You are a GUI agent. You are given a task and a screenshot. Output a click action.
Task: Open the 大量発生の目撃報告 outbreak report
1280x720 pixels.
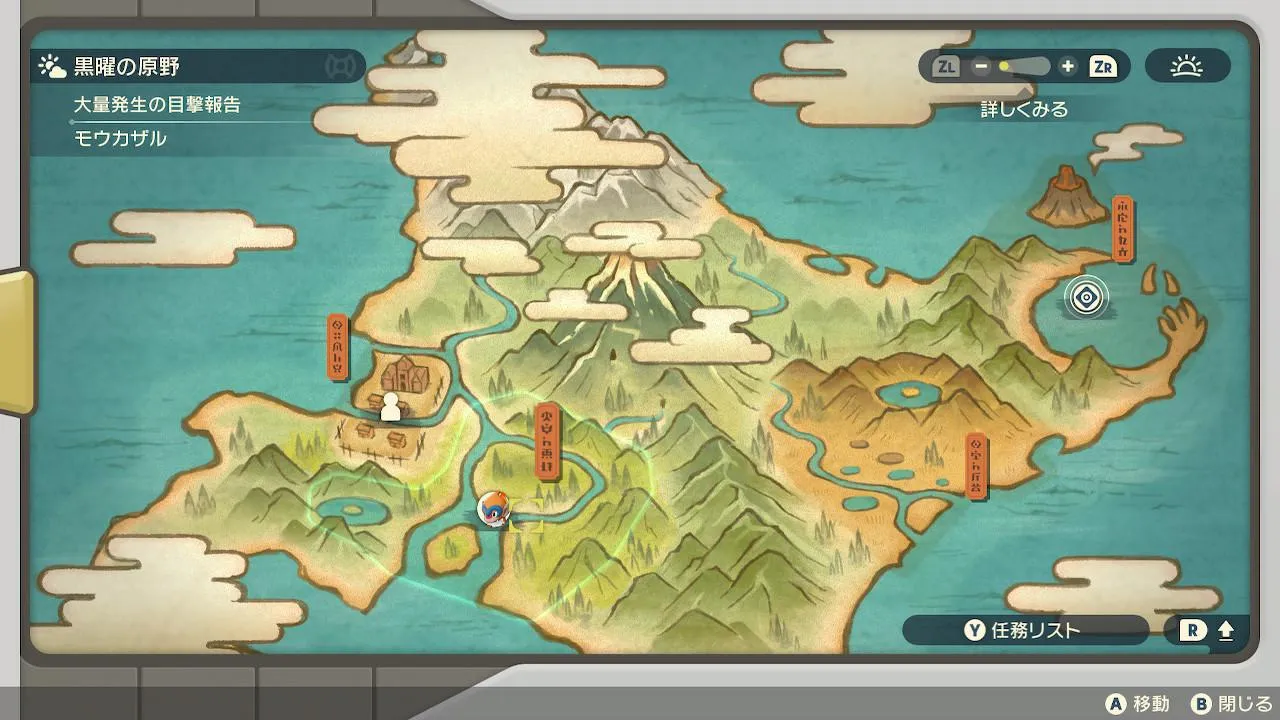[x=157, y=104]
